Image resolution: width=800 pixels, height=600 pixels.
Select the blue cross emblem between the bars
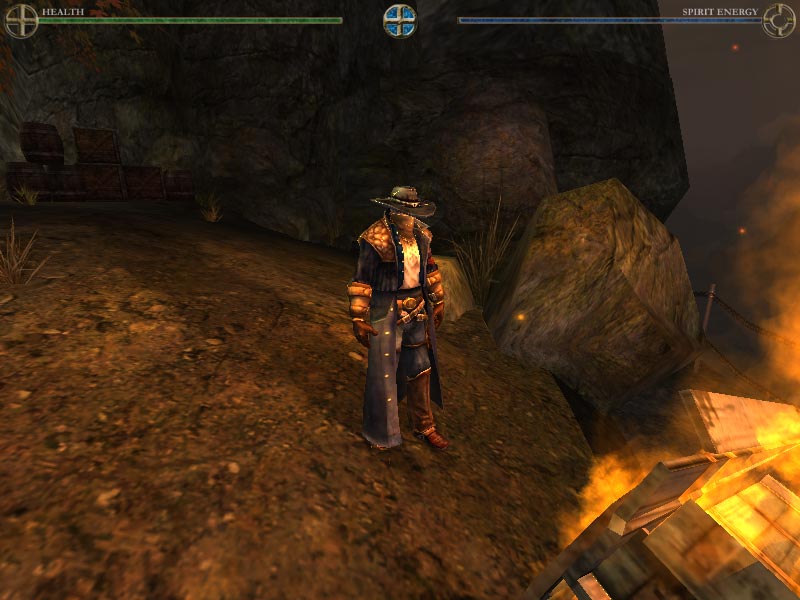pyautogui.click(x=400, y=20)
